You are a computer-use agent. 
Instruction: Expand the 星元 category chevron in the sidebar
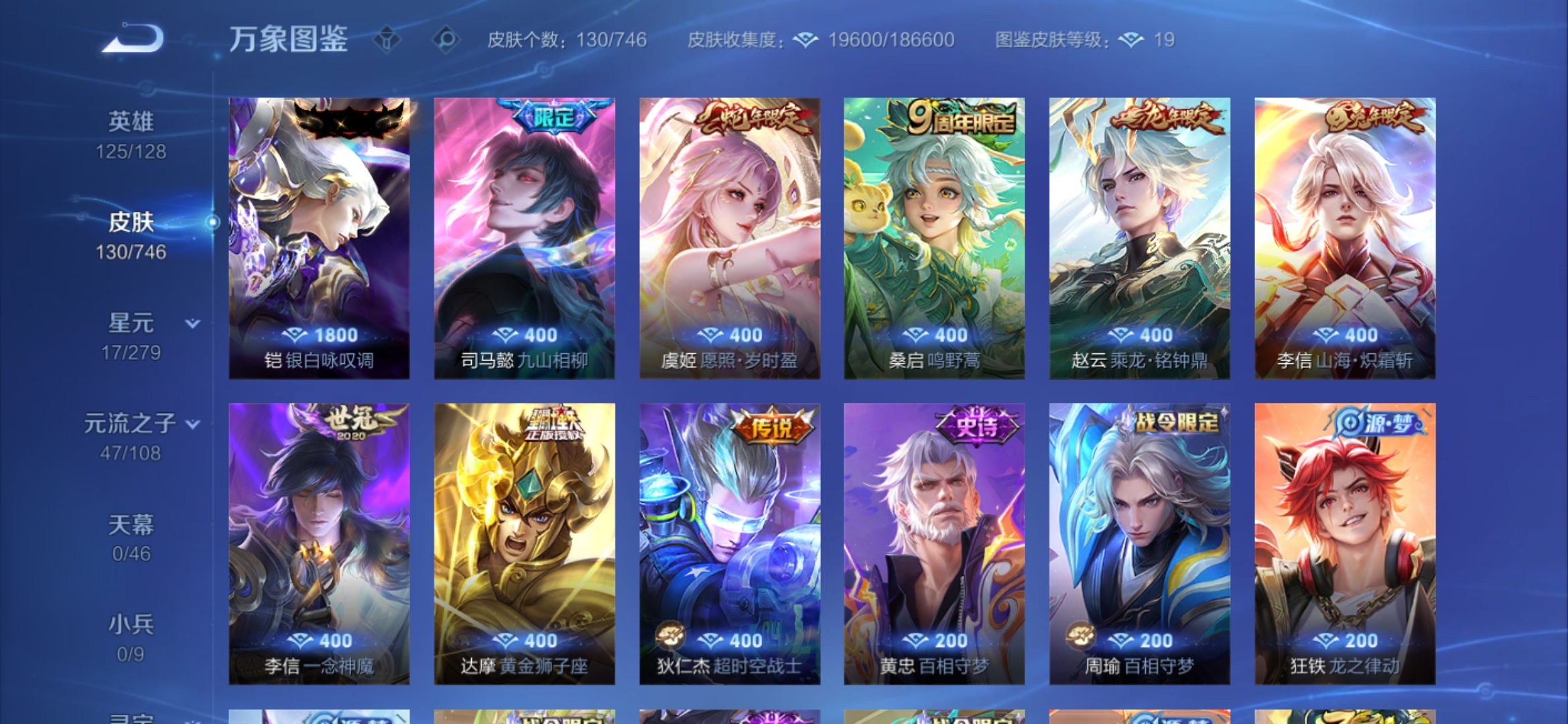(191, 324)
